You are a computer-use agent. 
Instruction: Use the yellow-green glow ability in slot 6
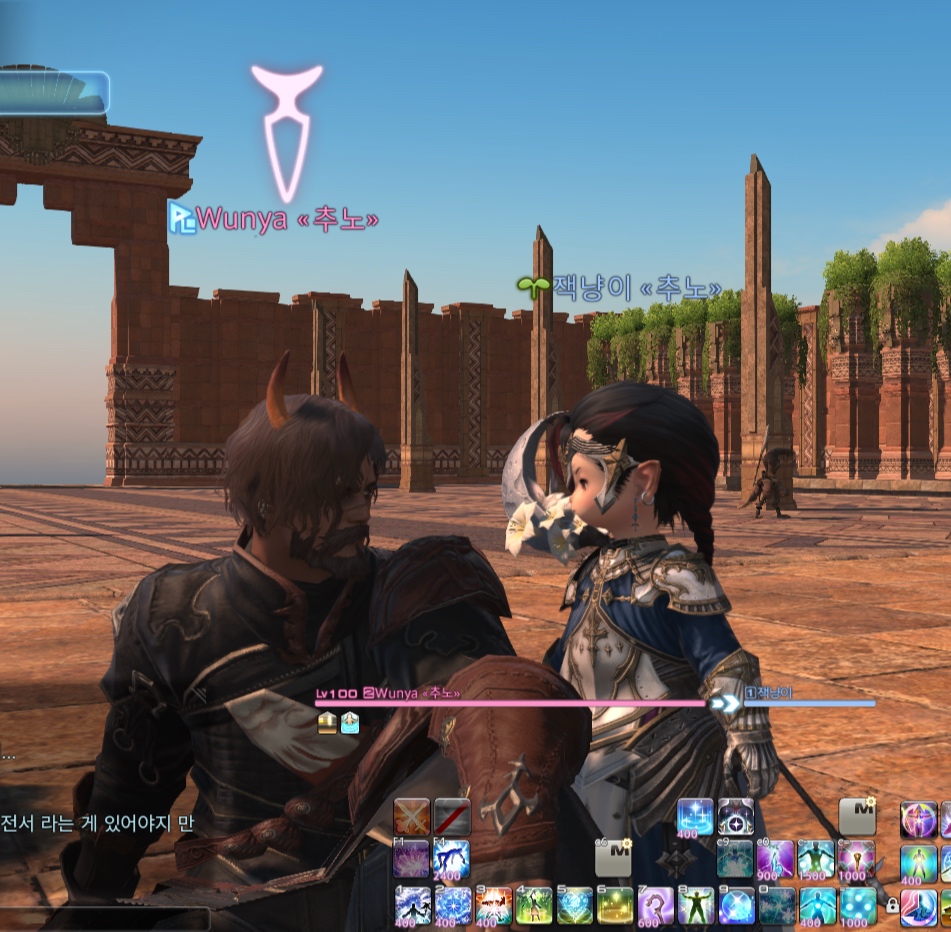[615, 905]
